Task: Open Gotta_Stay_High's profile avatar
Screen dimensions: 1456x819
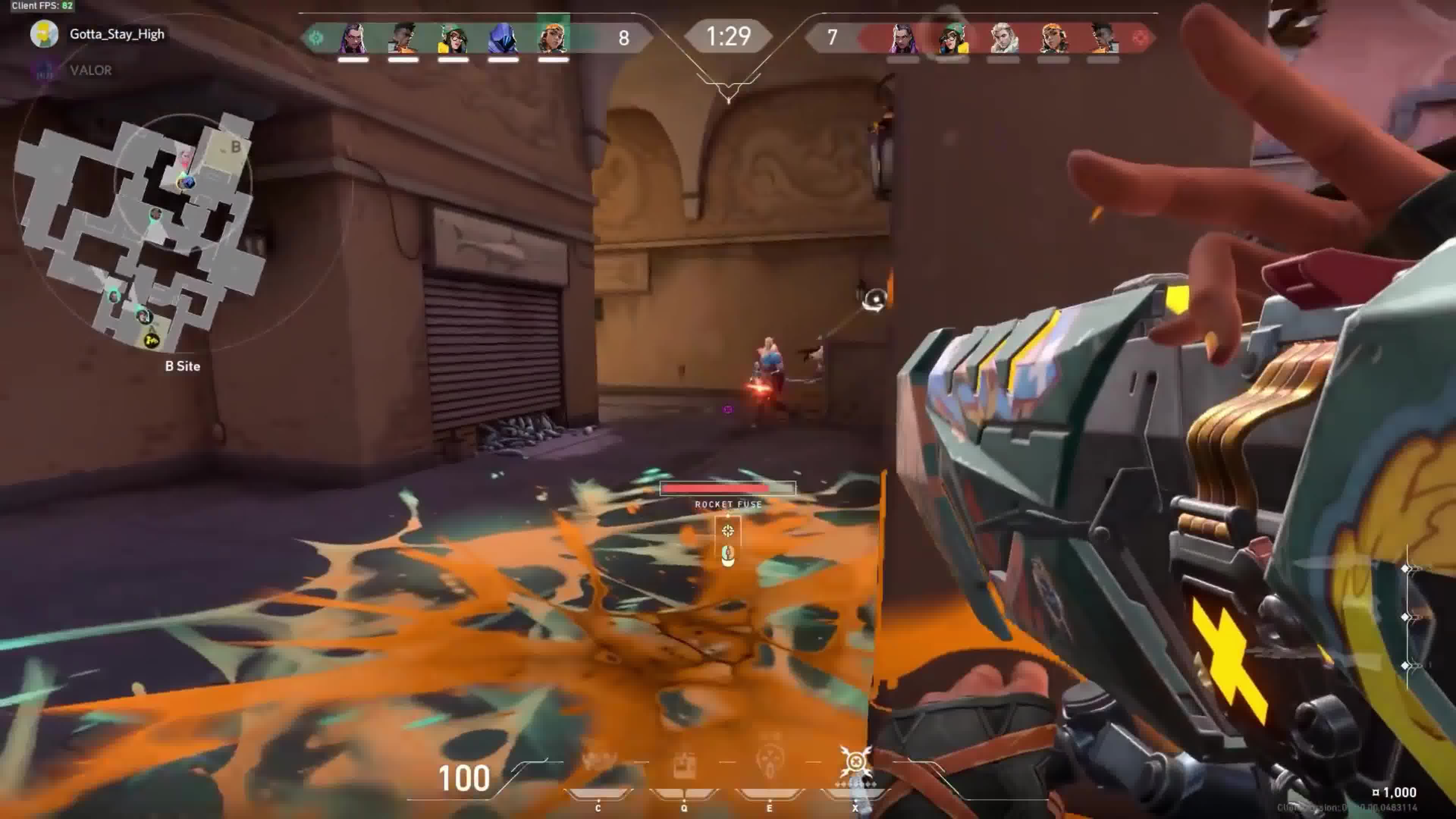Action: (44, 34)
